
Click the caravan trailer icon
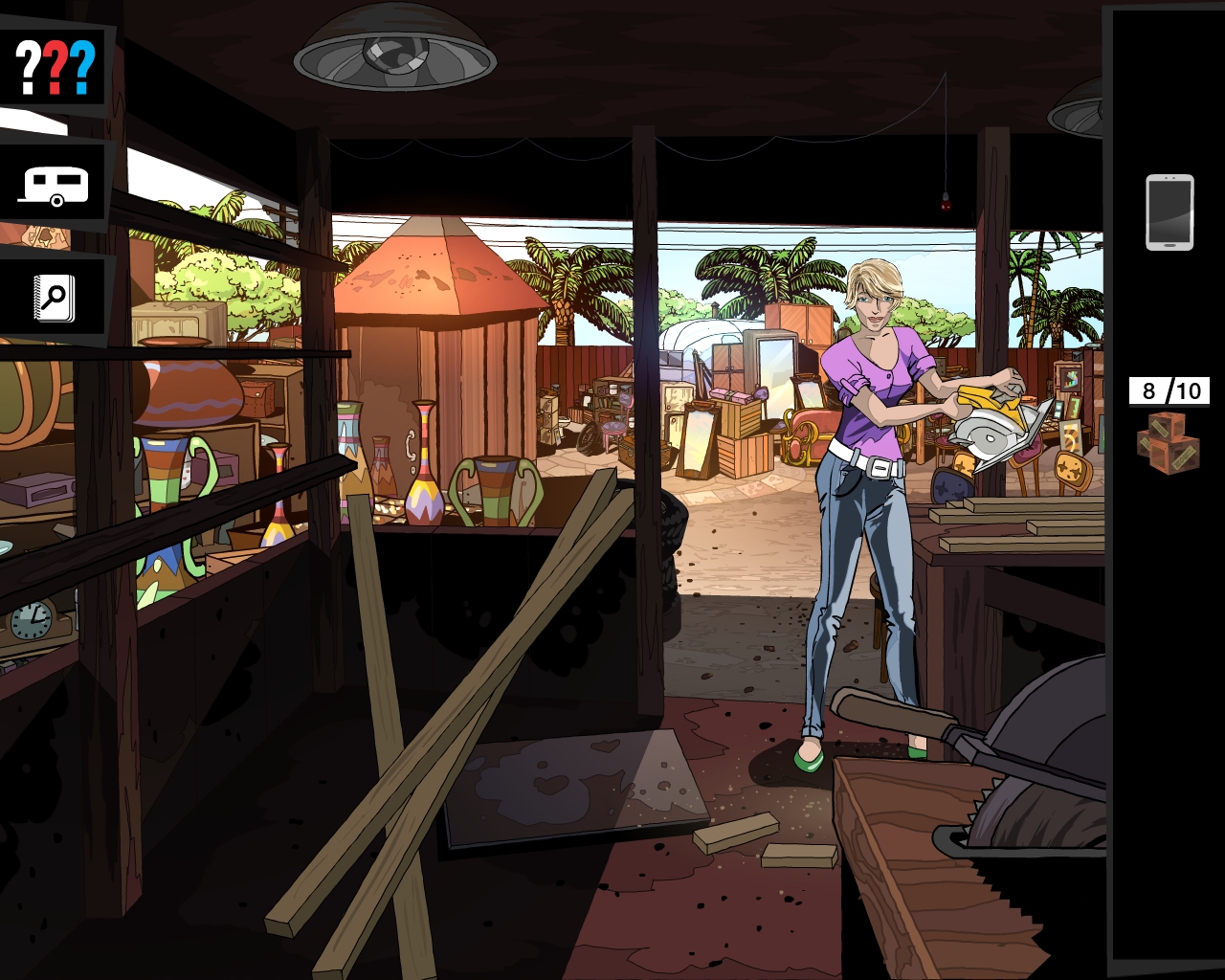55,186
